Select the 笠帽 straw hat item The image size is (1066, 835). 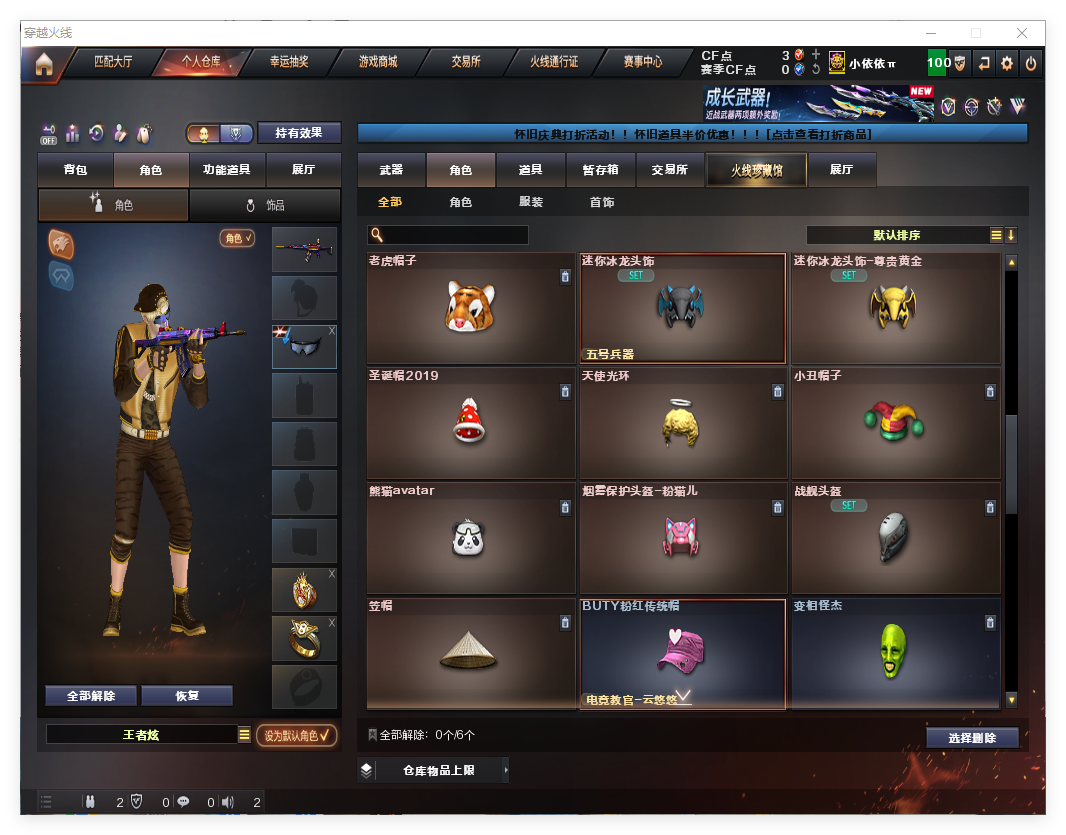tap(470, 653)
